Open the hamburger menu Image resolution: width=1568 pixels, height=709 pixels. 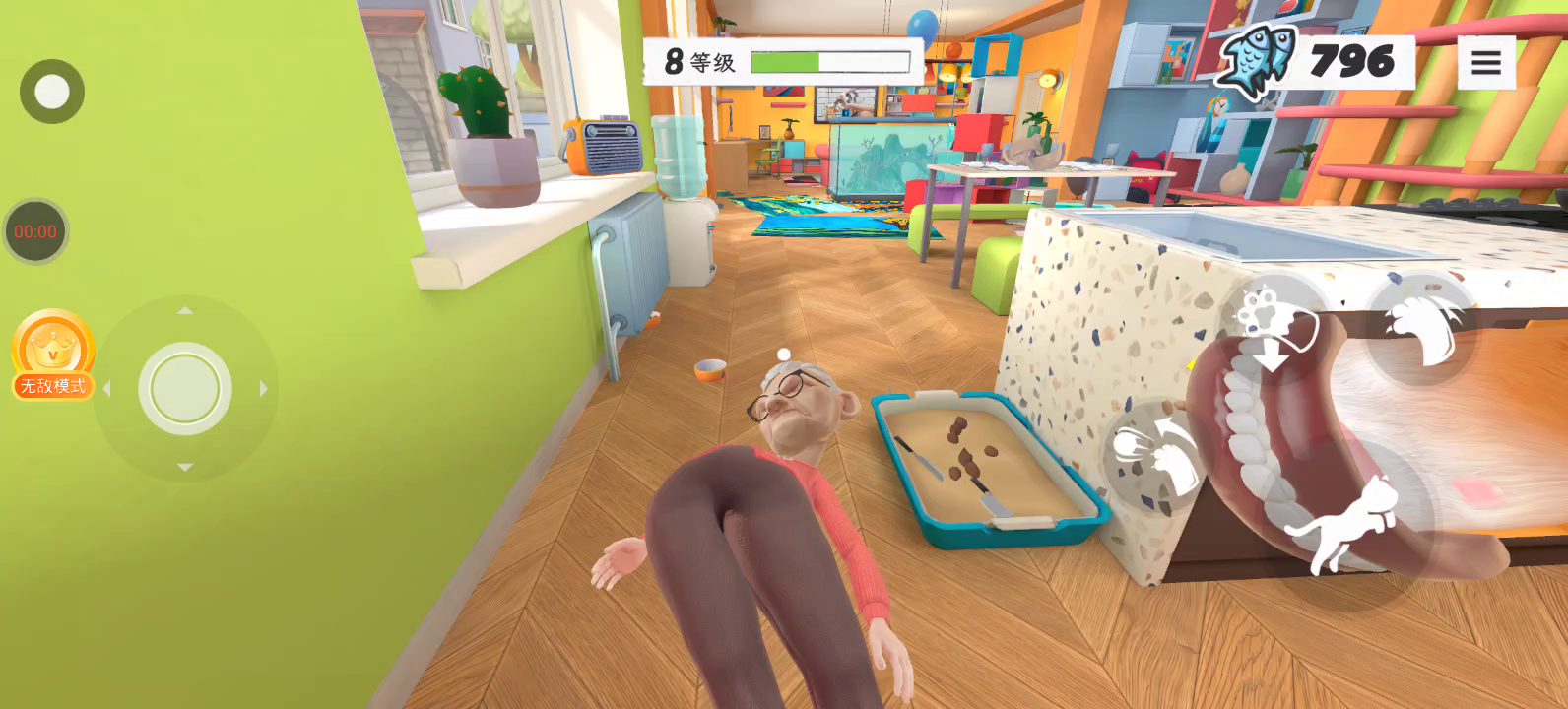coord(1486,63)
